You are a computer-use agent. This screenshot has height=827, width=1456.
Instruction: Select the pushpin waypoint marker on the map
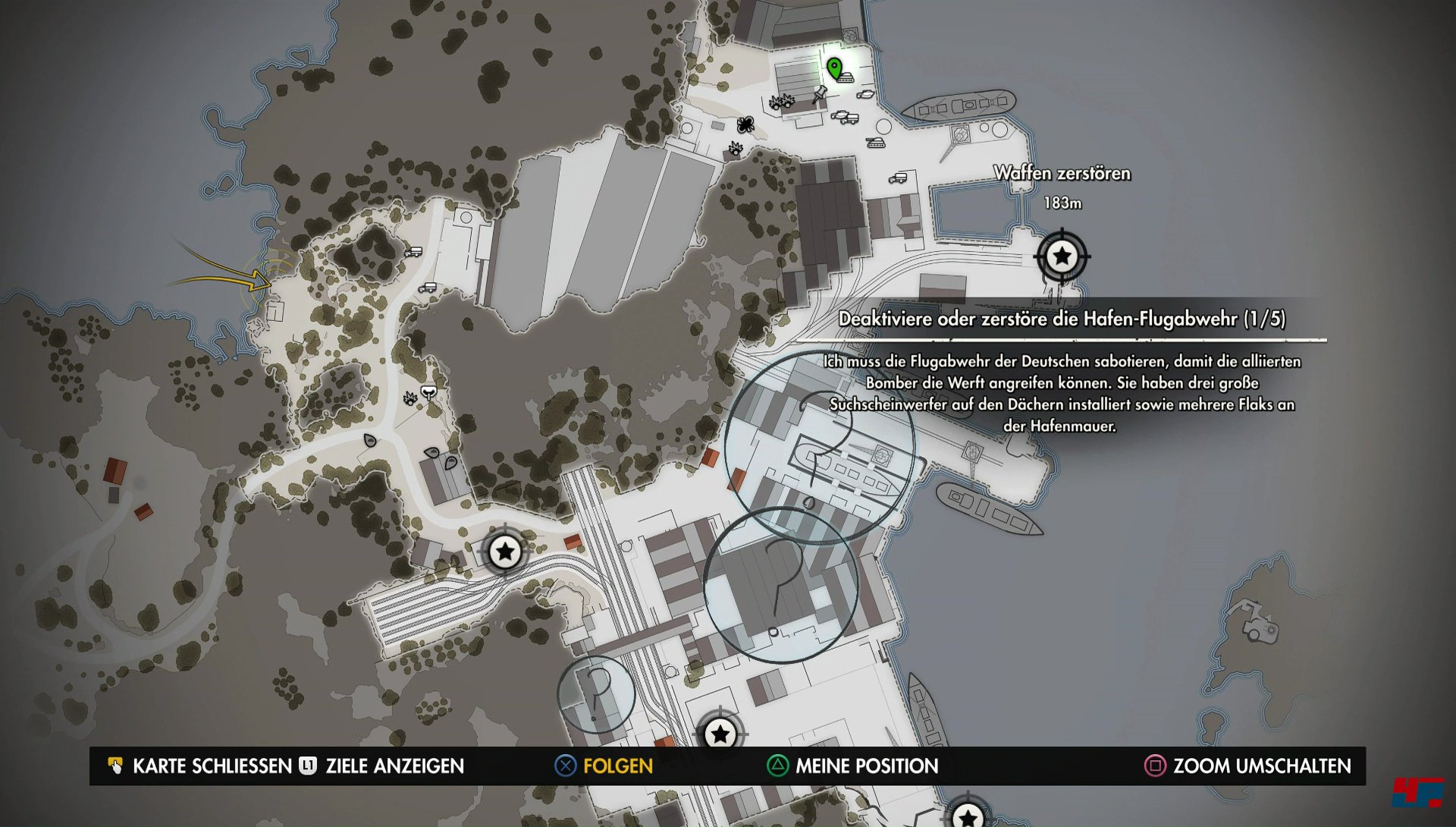[x=819, y=94]
